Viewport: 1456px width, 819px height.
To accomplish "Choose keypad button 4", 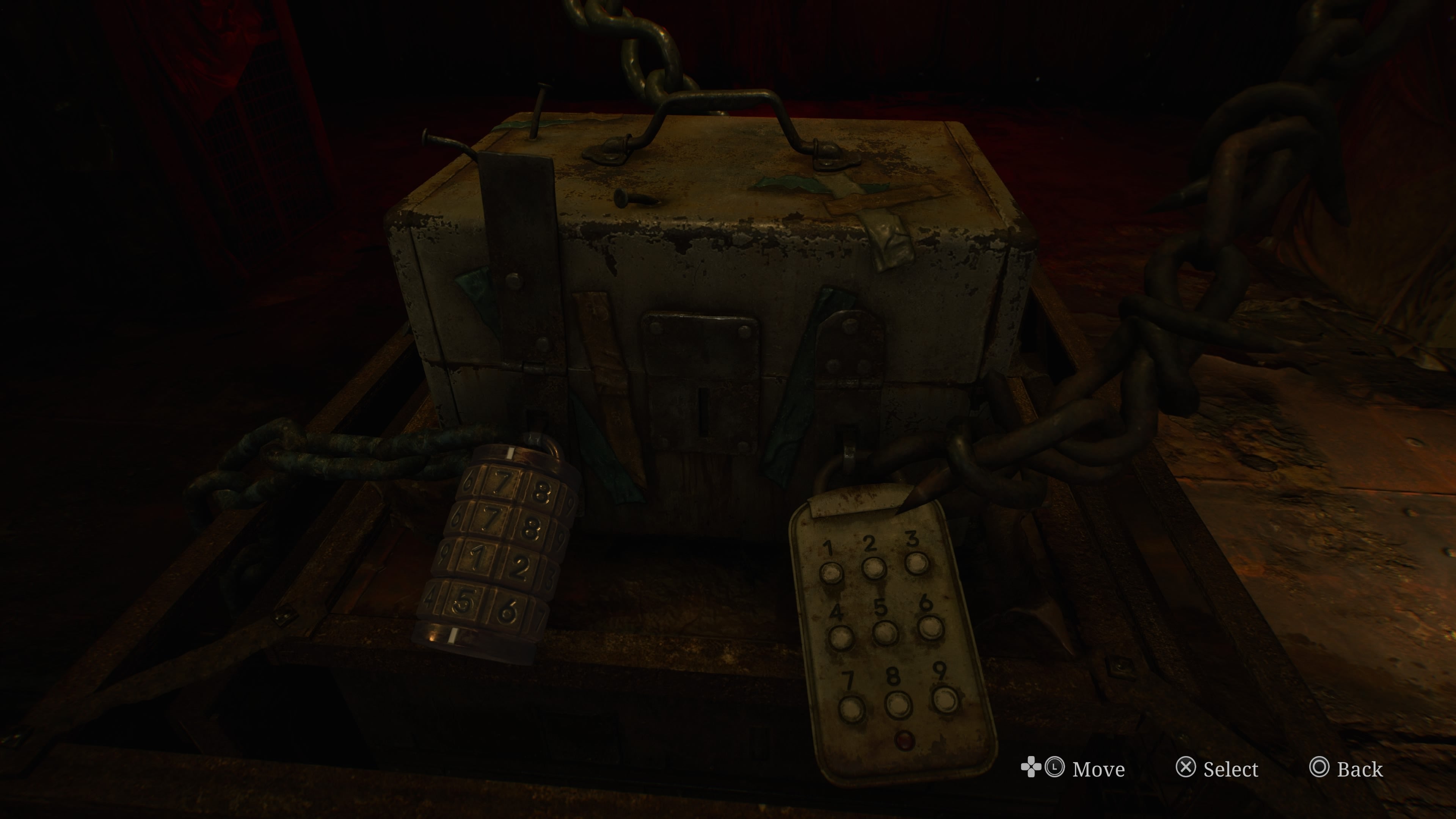I will 841,637.
